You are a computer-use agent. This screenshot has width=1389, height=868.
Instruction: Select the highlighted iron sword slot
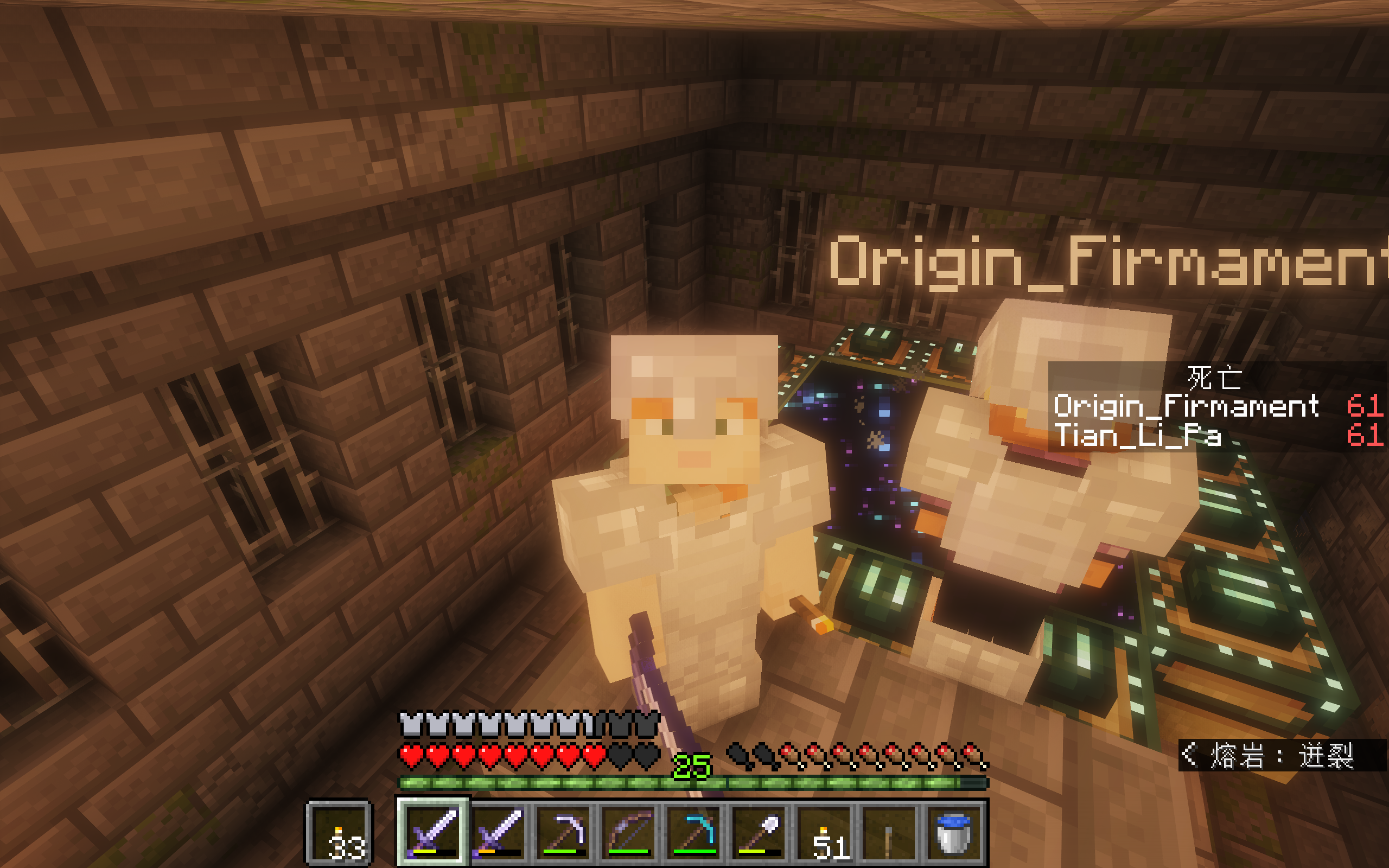[433, 832]
